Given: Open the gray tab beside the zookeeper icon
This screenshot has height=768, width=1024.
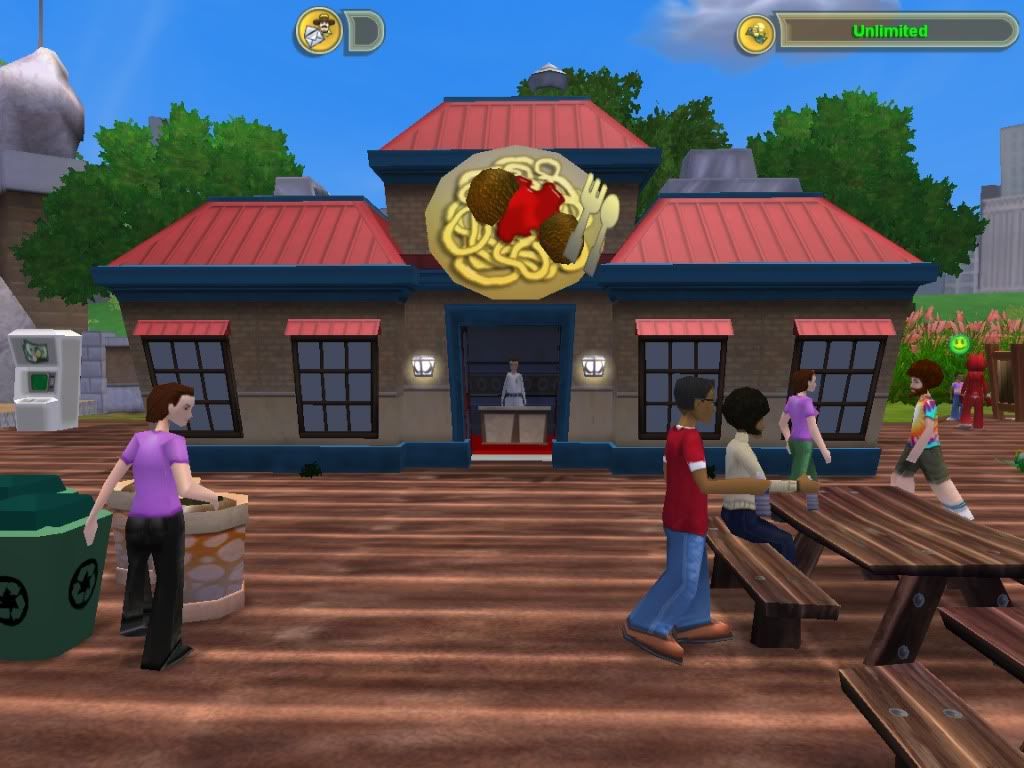Looking at the screenshot, I should tap(364, 32).
